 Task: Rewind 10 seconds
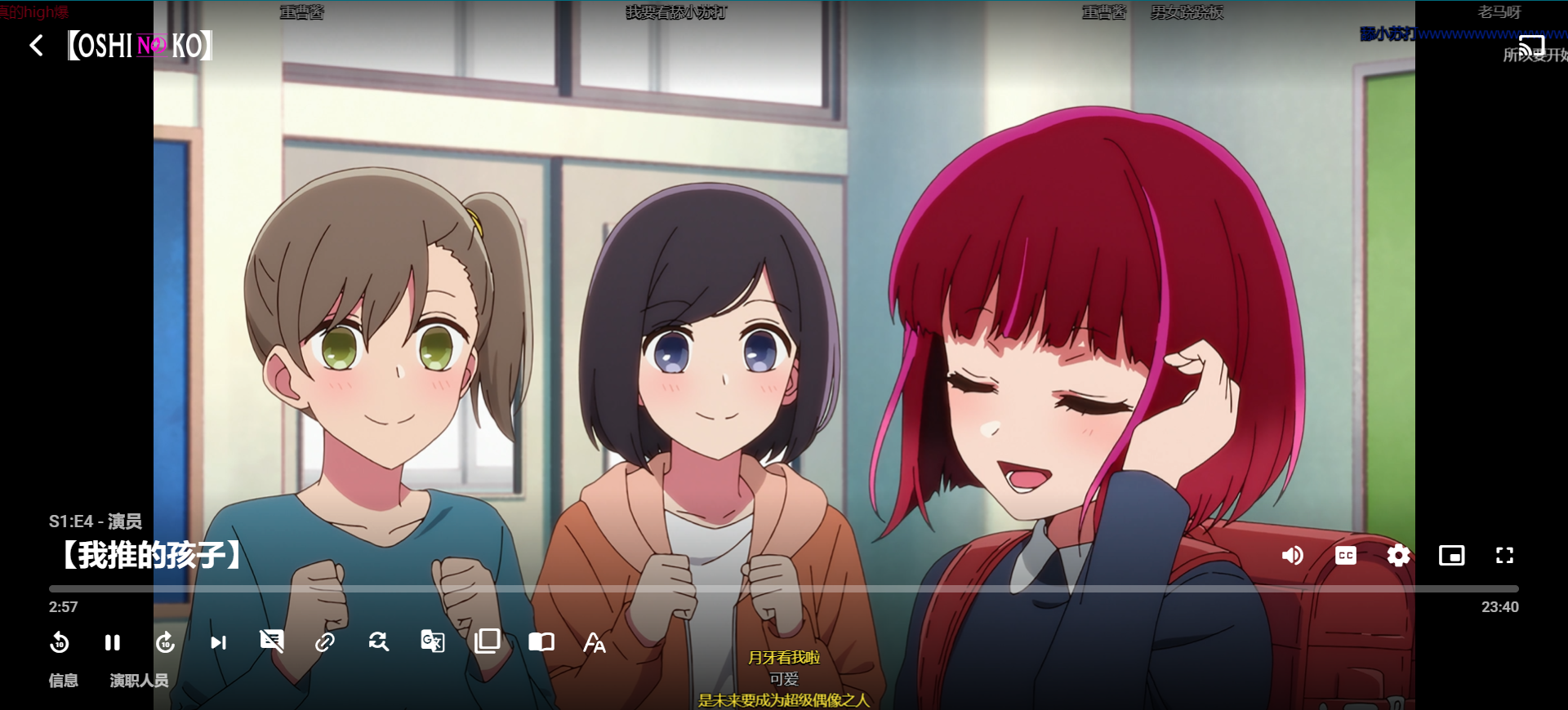(x=60, y=643)
